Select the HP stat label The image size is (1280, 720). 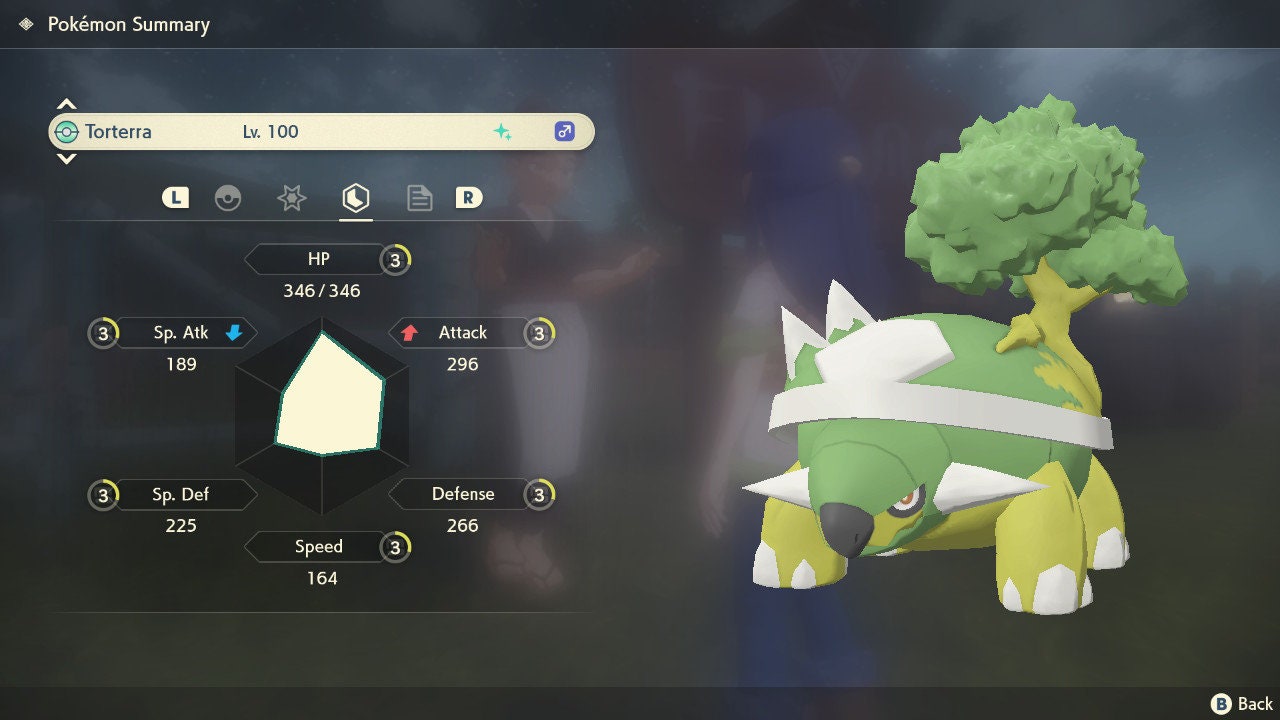[318, 259]
